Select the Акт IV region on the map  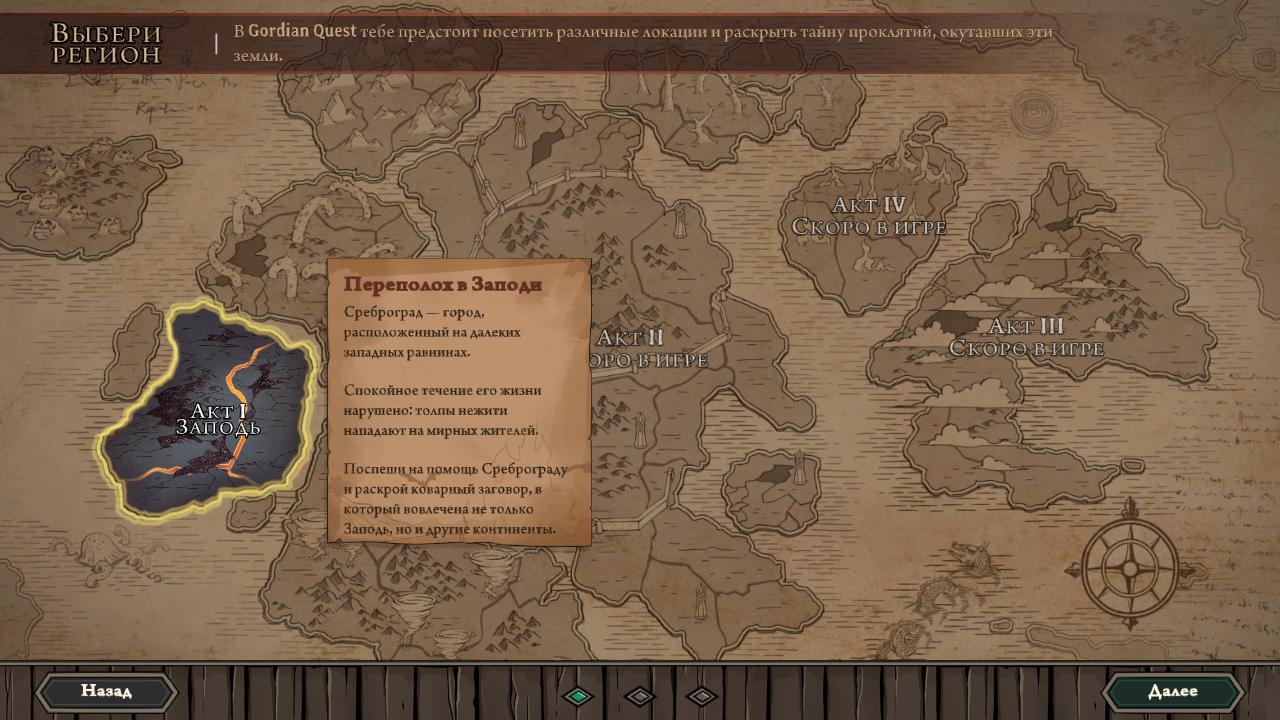pyautogui.click(x=868, y=216)
